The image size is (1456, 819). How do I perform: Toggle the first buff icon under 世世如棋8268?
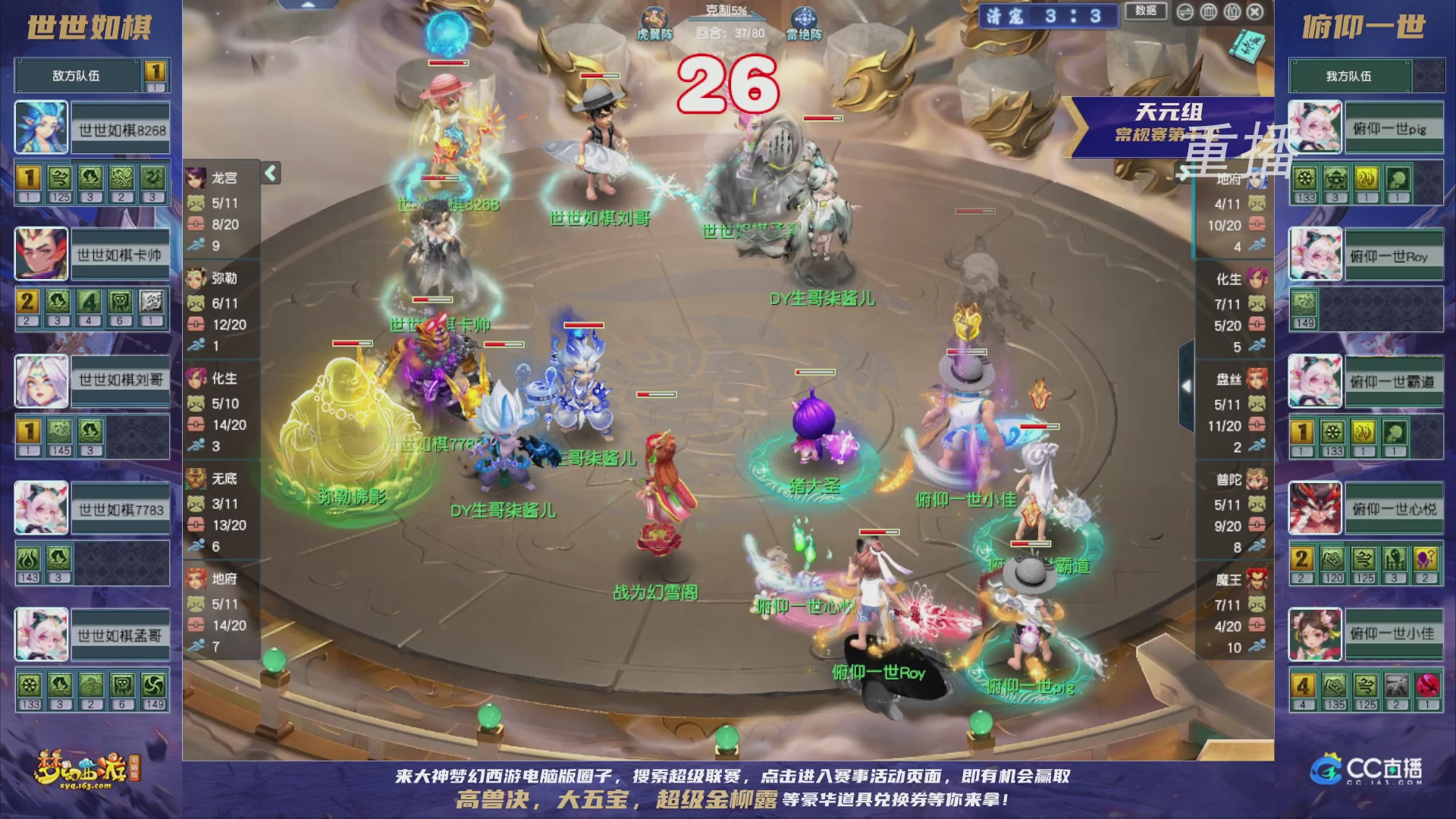point(29,176)
